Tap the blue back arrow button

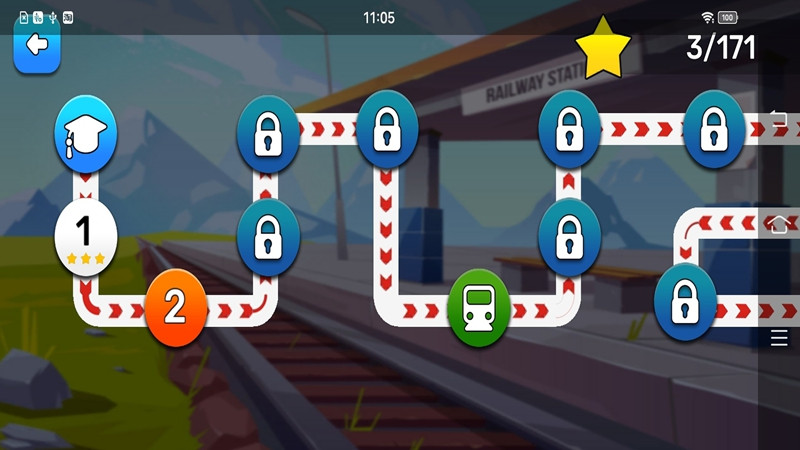(37, 45)
